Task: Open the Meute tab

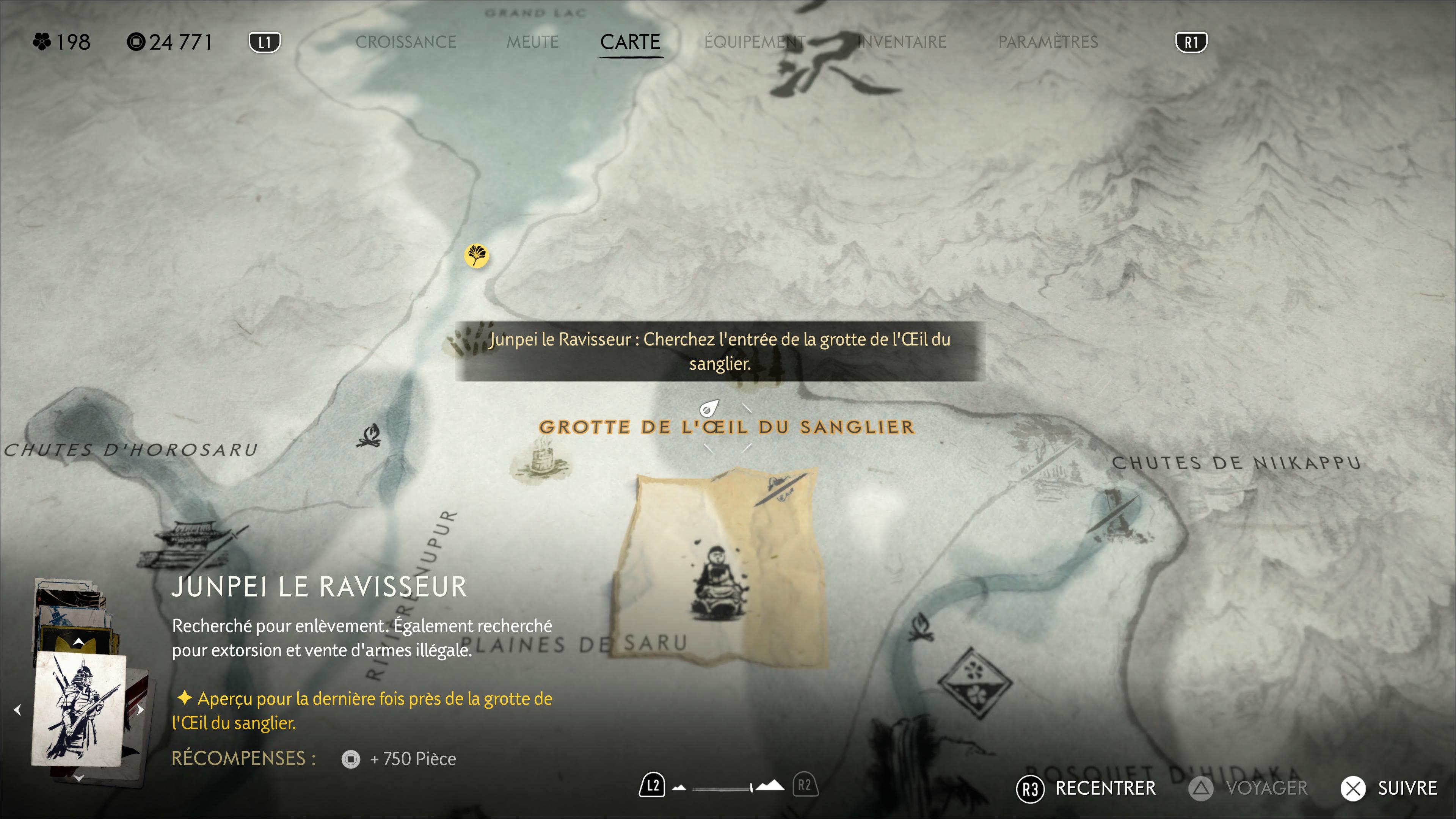Action: (x=532, y=42)
